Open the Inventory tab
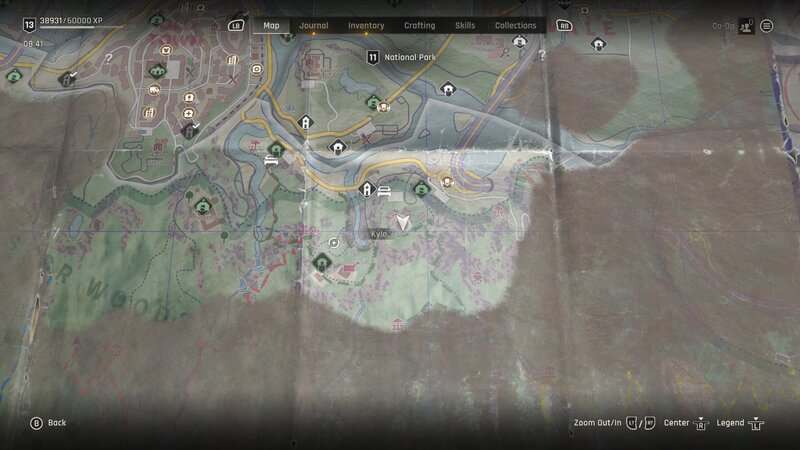Screen dimensions: 800x450 tap(366, 26)
